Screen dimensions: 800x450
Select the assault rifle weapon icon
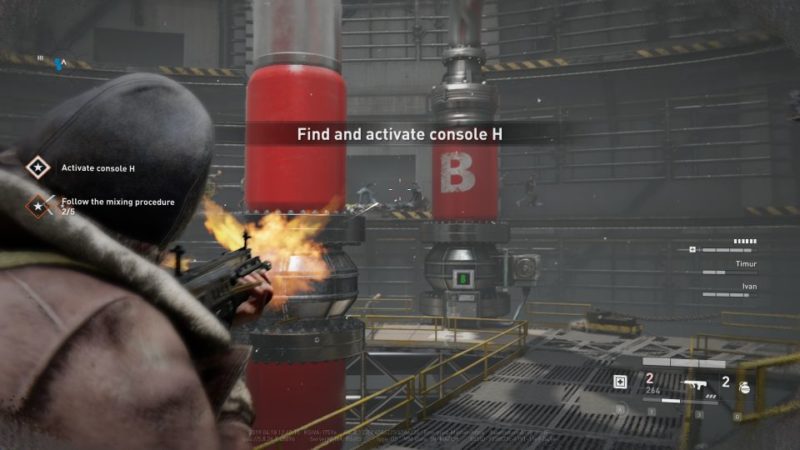pyautogui.click(x=693, y=382)
